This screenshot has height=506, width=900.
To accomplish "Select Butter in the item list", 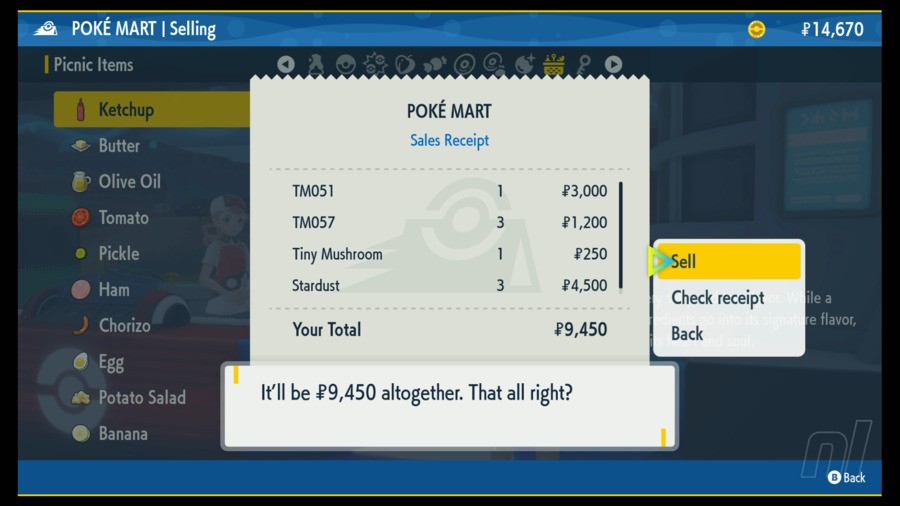I will click(119, 146).
